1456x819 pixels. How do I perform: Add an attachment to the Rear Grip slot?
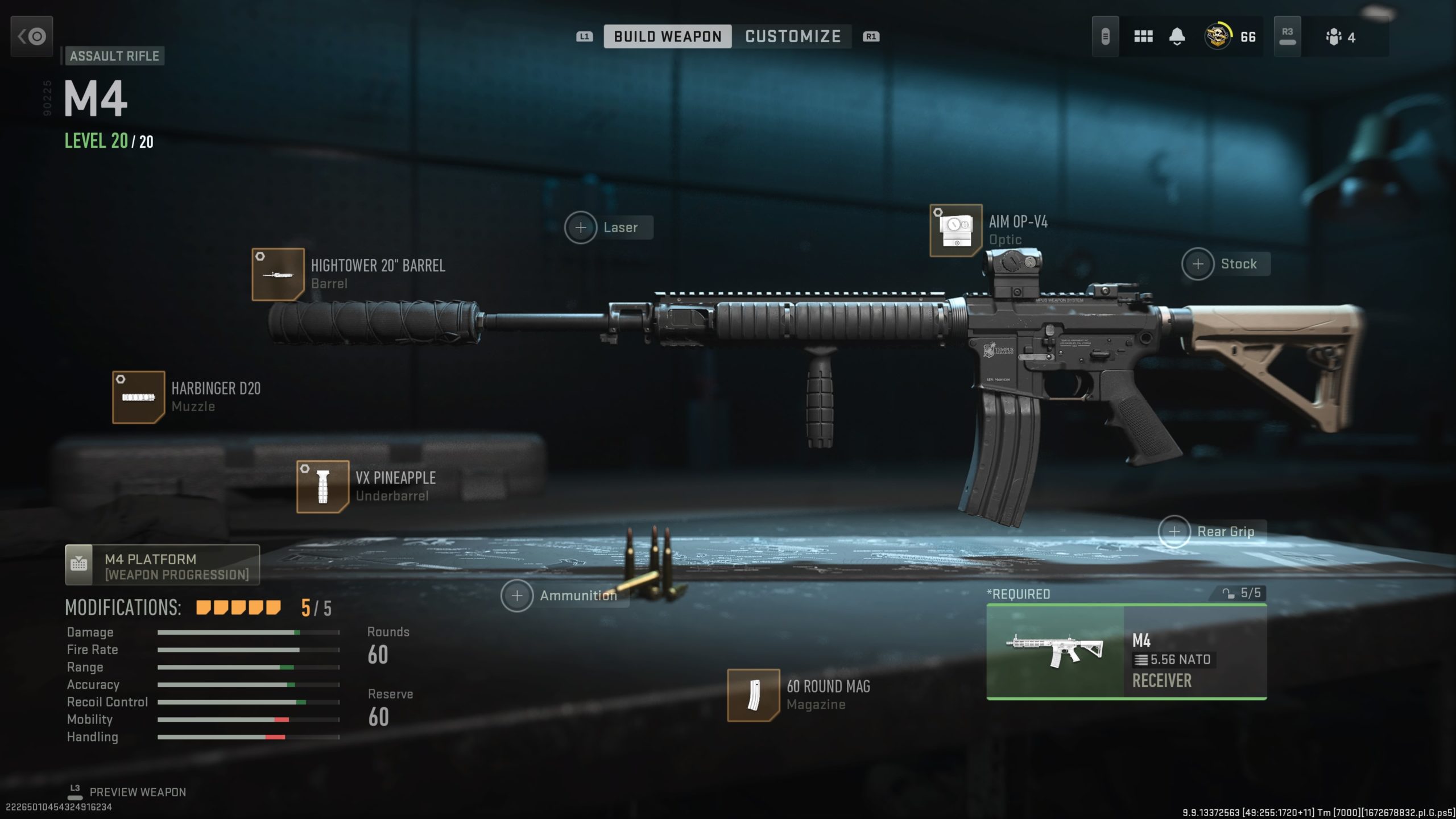coord(1173,531)
